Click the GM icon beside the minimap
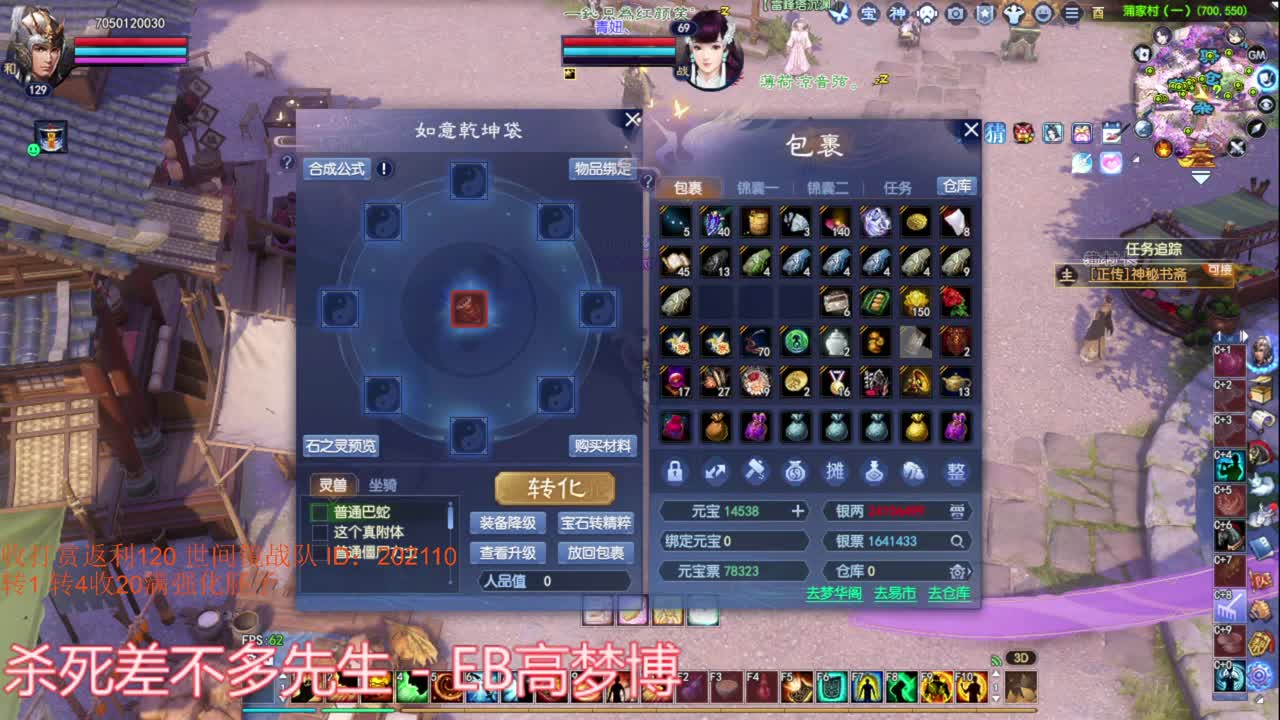This screenshot has width=1280, height=720. [1256, 56]
